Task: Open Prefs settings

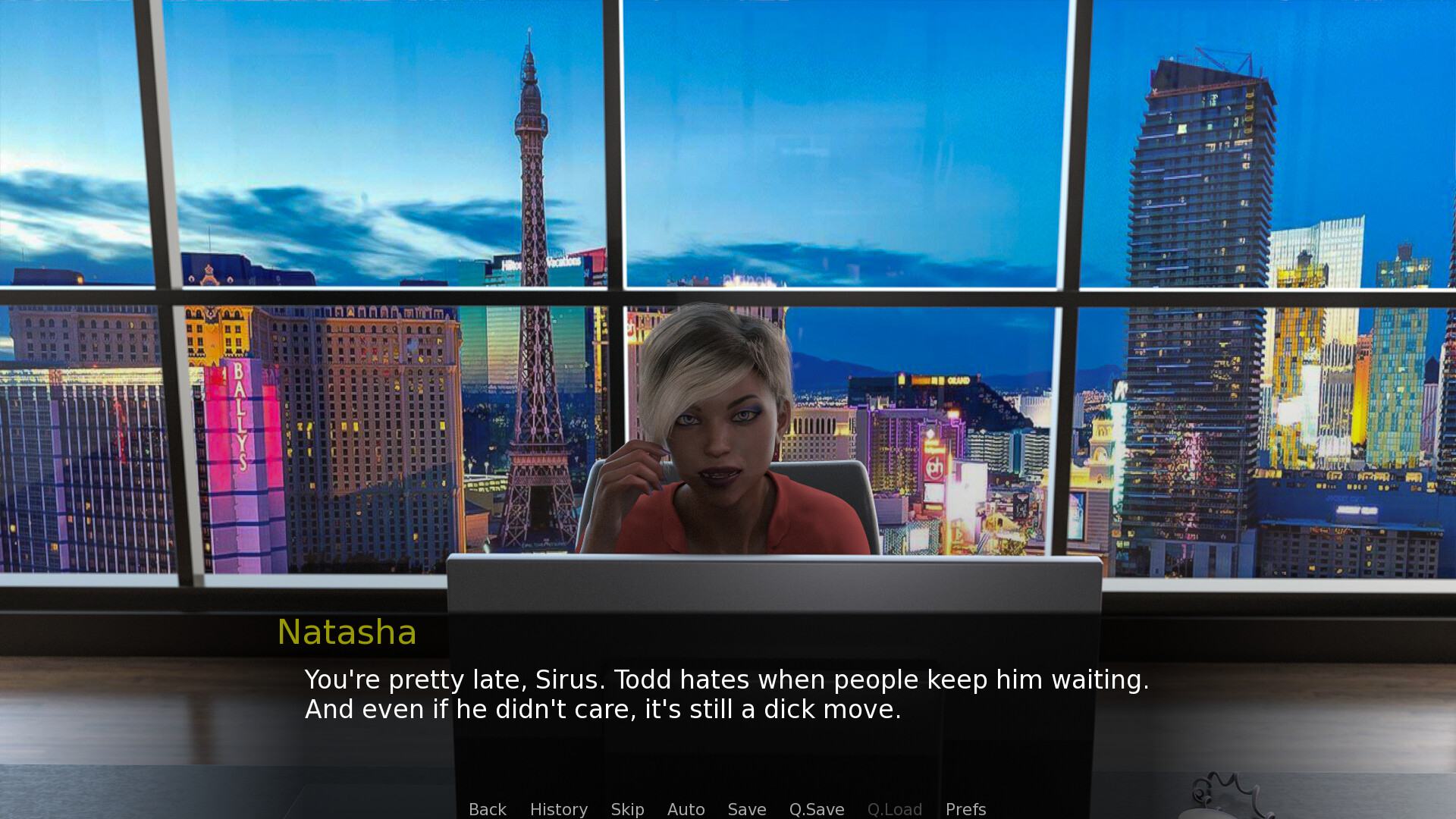Action: pyautogui.click(x=965, y=809)
